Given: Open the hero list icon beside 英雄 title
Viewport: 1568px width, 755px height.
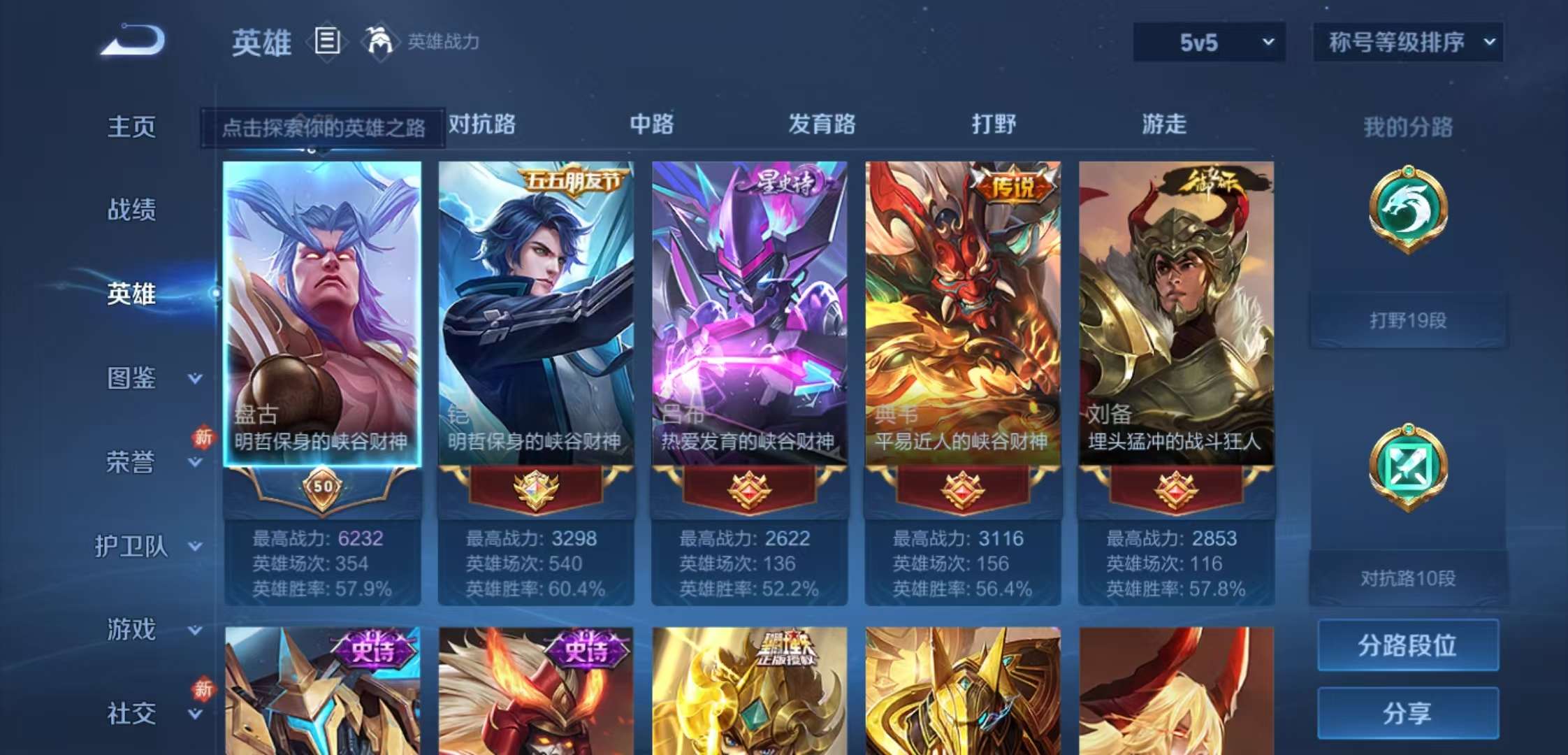Looking at the screenshot, I should (x=326, y=42).
